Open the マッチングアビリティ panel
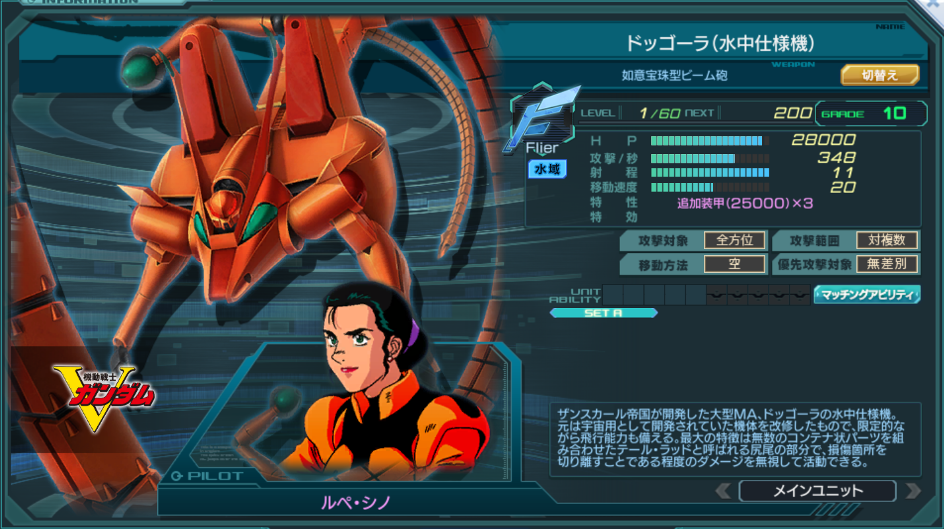The image size is (944, 529). tap(867, 294)
